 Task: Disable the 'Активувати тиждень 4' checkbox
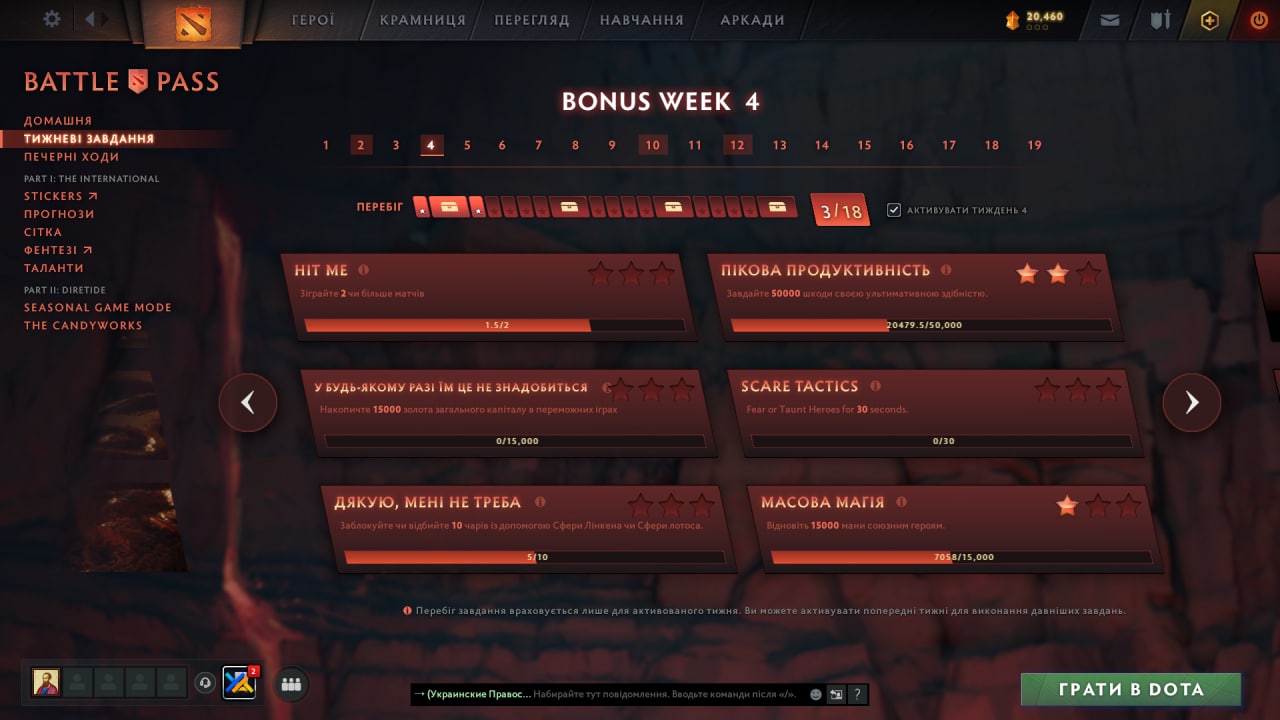click(x=895, y=209)
